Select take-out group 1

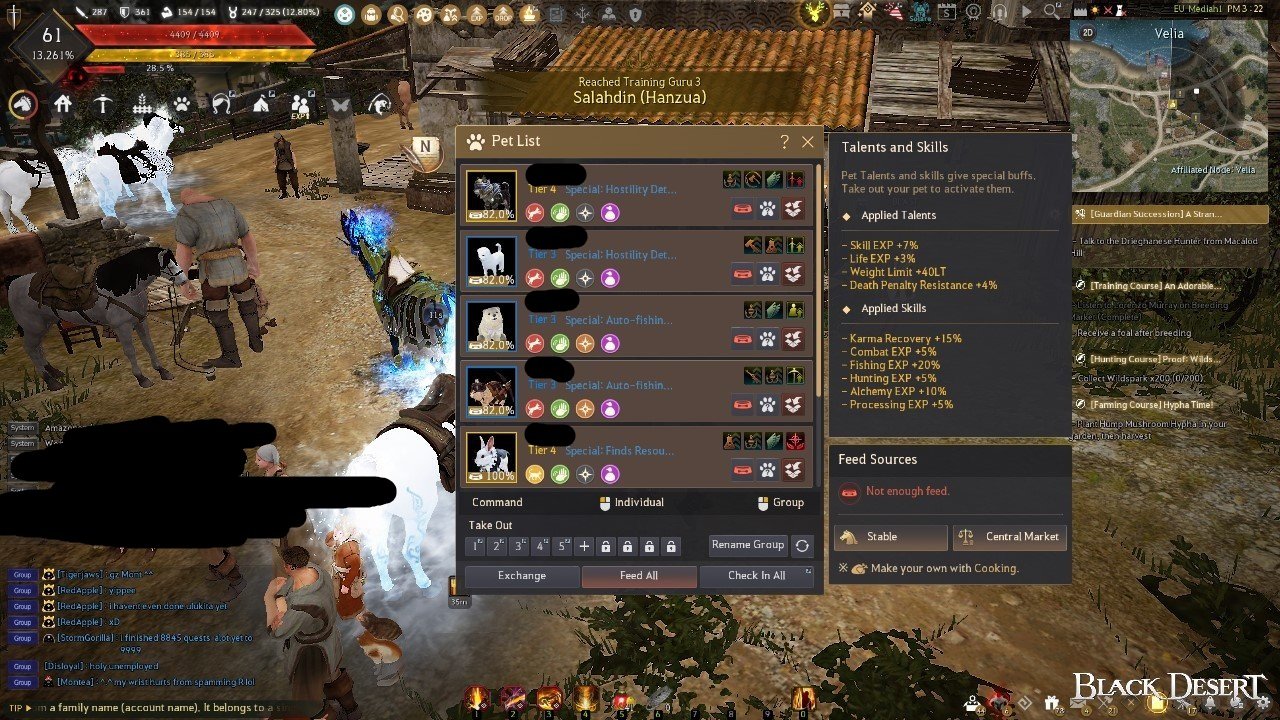[x=477, y=546]
